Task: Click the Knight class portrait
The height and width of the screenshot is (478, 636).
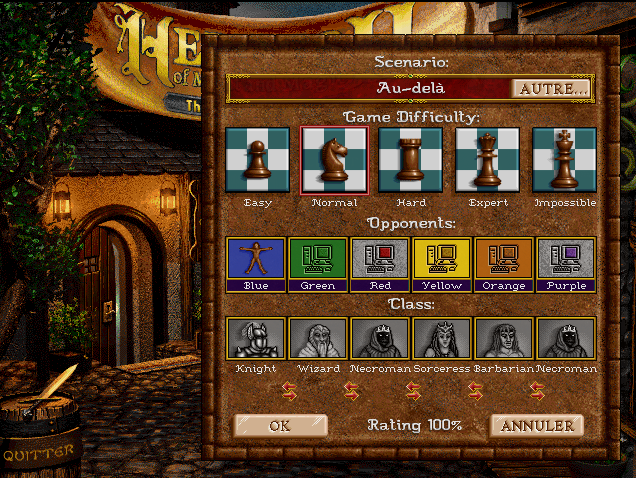Action: pyautogui.click(x=257, y=339)
